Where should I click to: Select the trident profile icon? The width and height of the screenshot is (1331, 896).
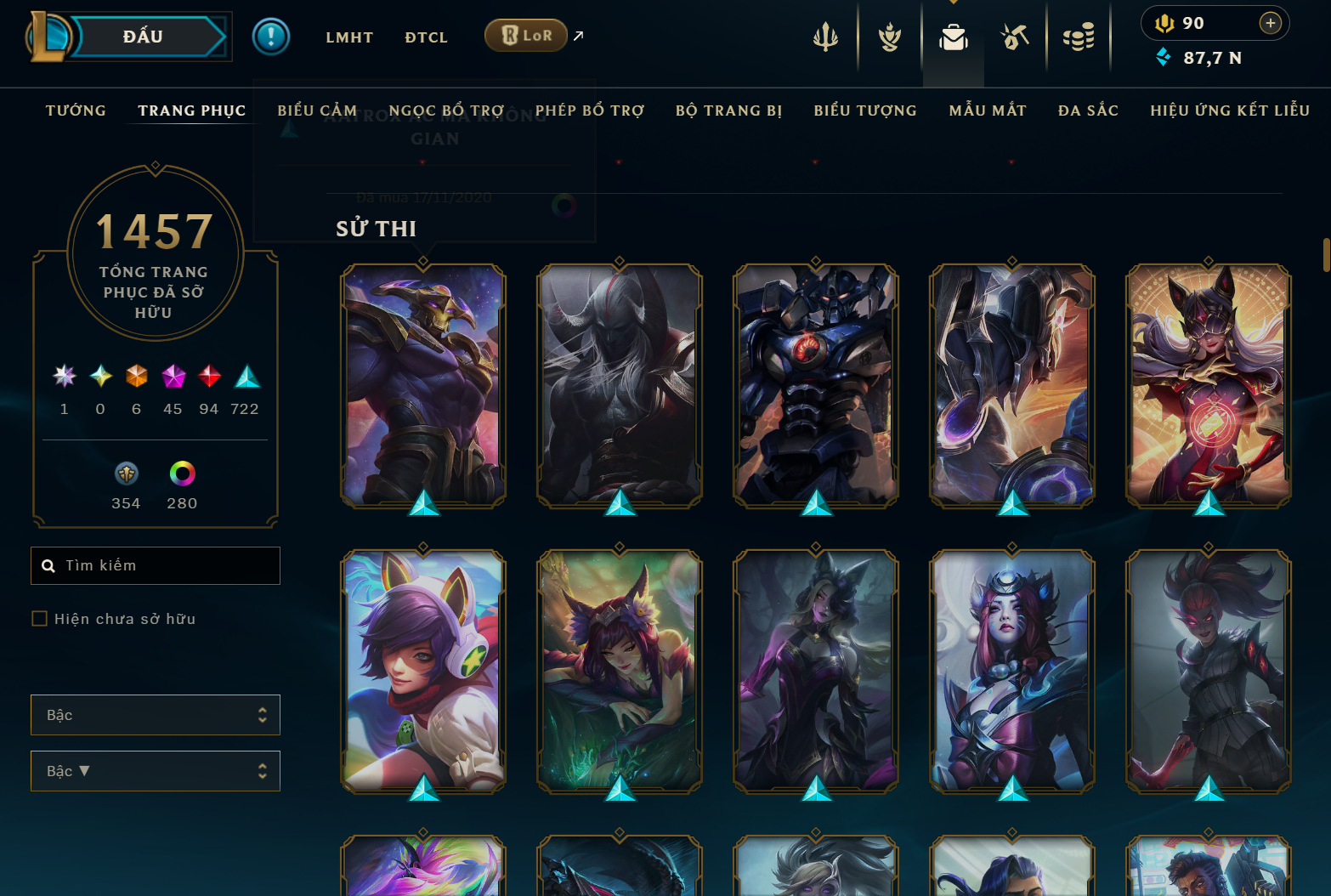click(825, 37)
